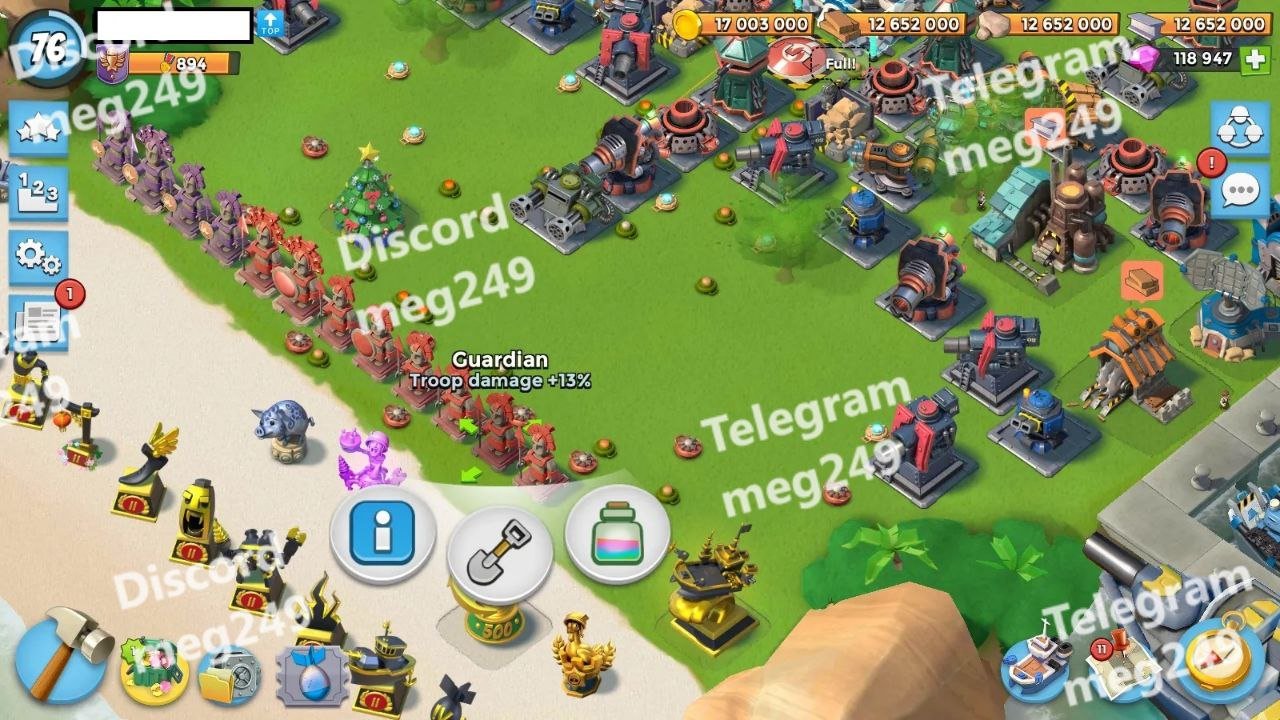Open the news button with red badge
The image size is (1280, 720).
coord(38,322)
